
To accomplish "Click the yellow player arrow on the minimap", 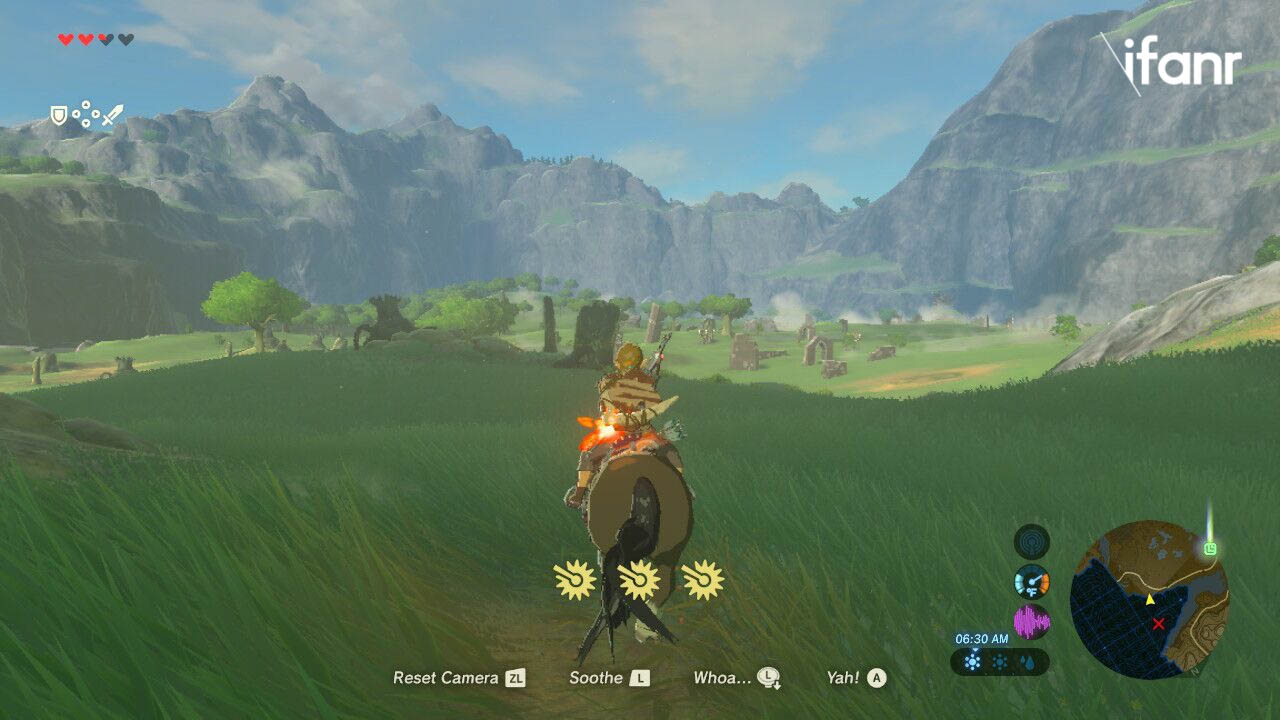I will tap(1149, 599).
